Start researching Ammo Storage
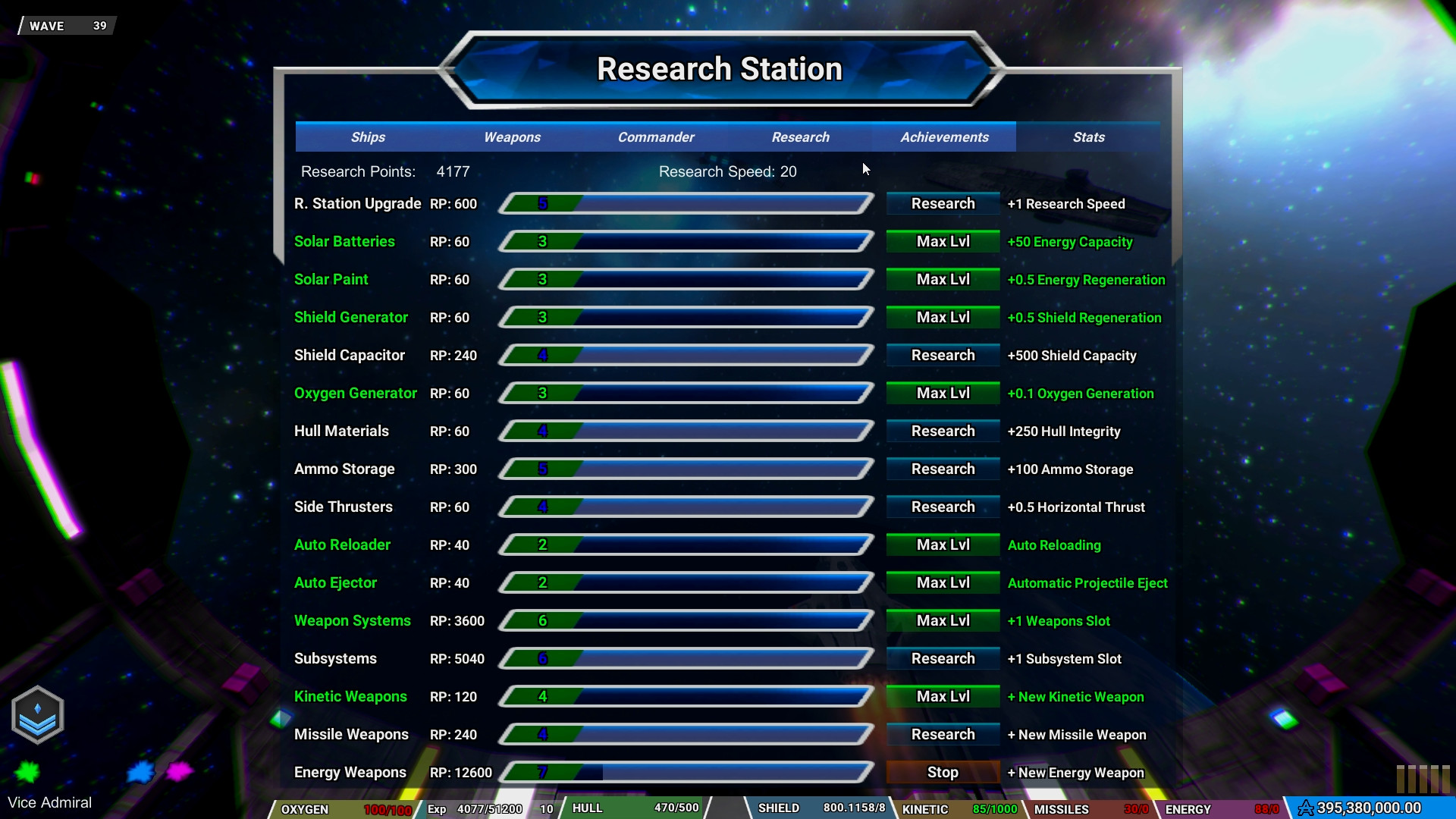The width and height of the screenshot is (1456, 819). coord(942,469)
